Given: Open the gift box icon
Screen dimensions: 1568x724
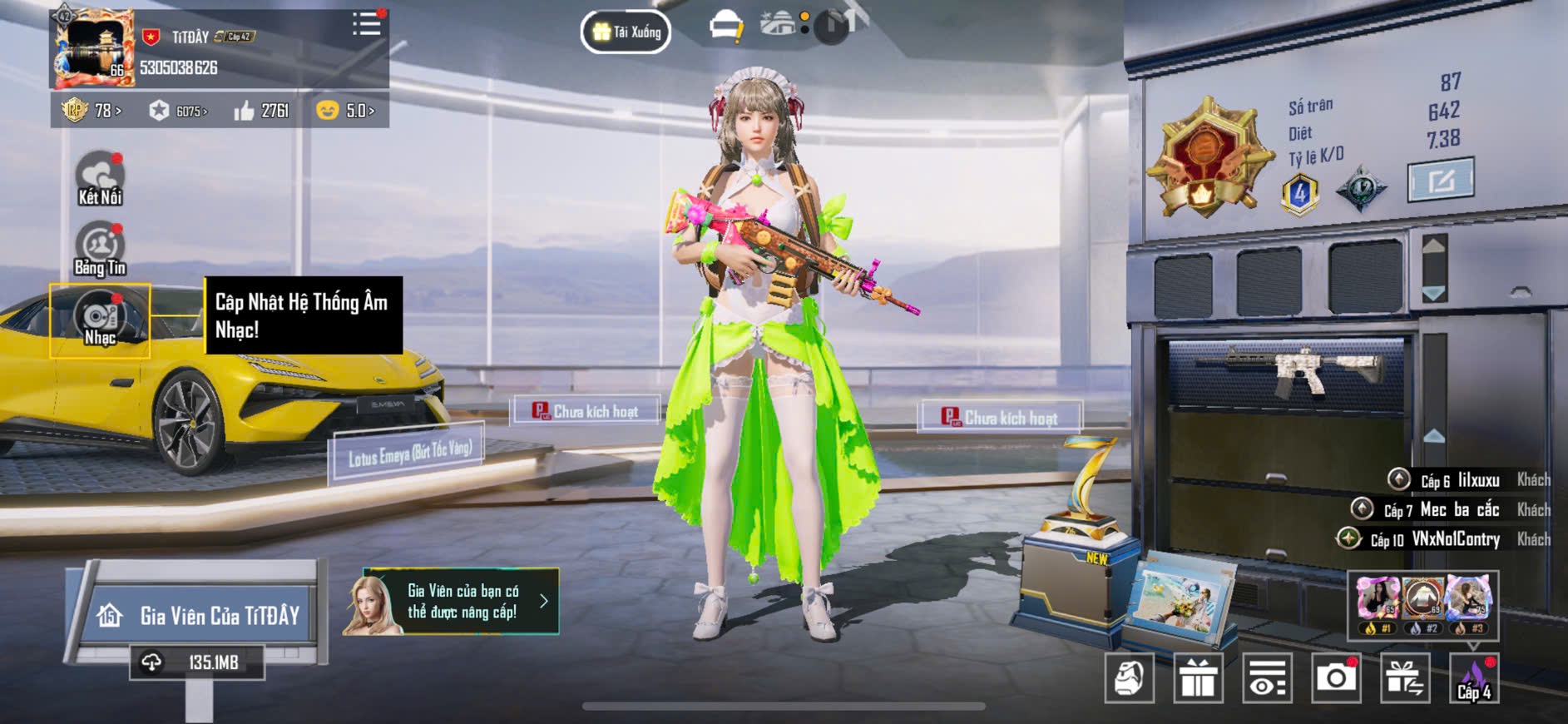Looking at the screenshot, I should coord(1198,678).
